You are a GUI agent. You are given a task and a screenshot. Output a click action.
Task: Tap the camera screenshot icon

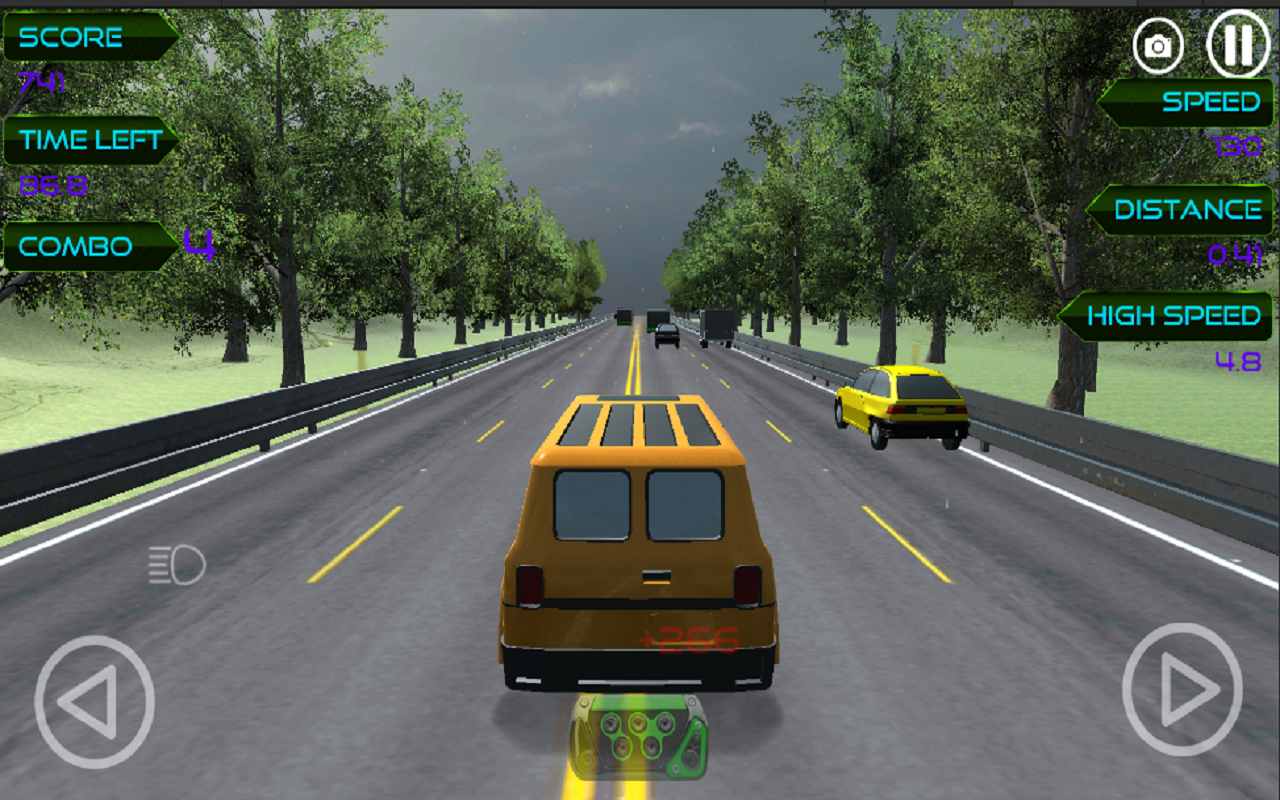point(1158,44)
